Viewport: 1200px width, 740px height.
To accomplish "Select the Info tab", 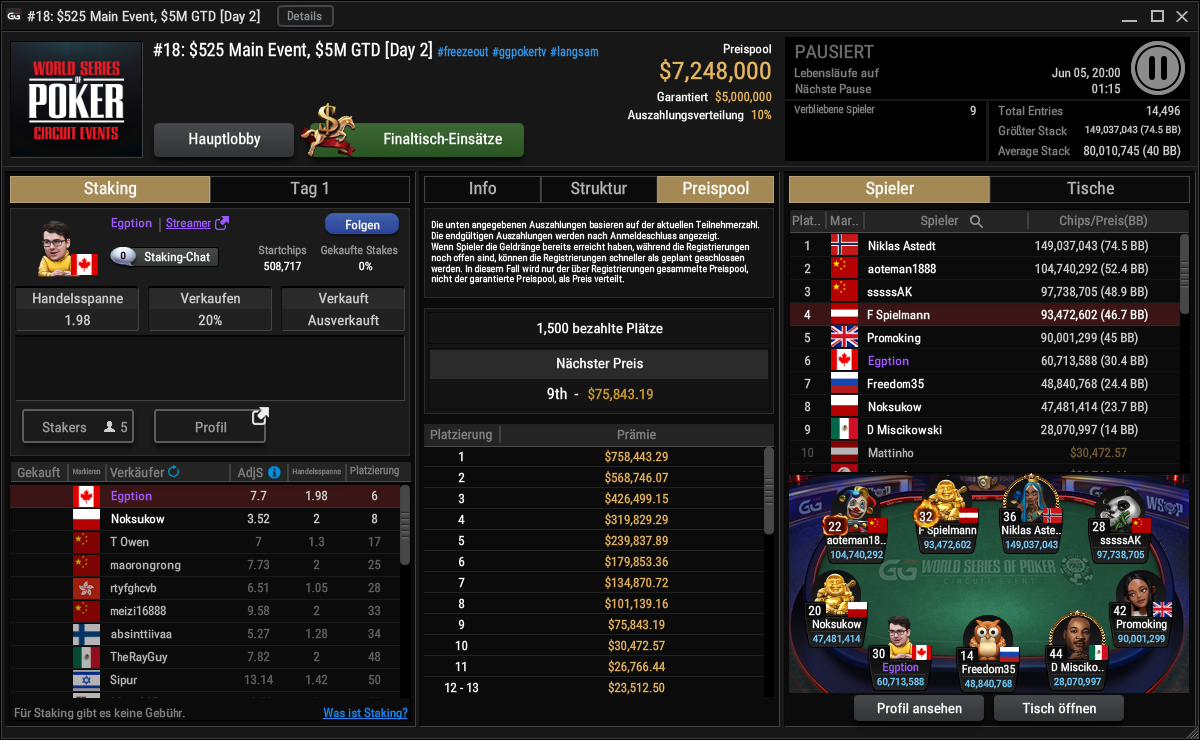I will [x=482, y=189].
